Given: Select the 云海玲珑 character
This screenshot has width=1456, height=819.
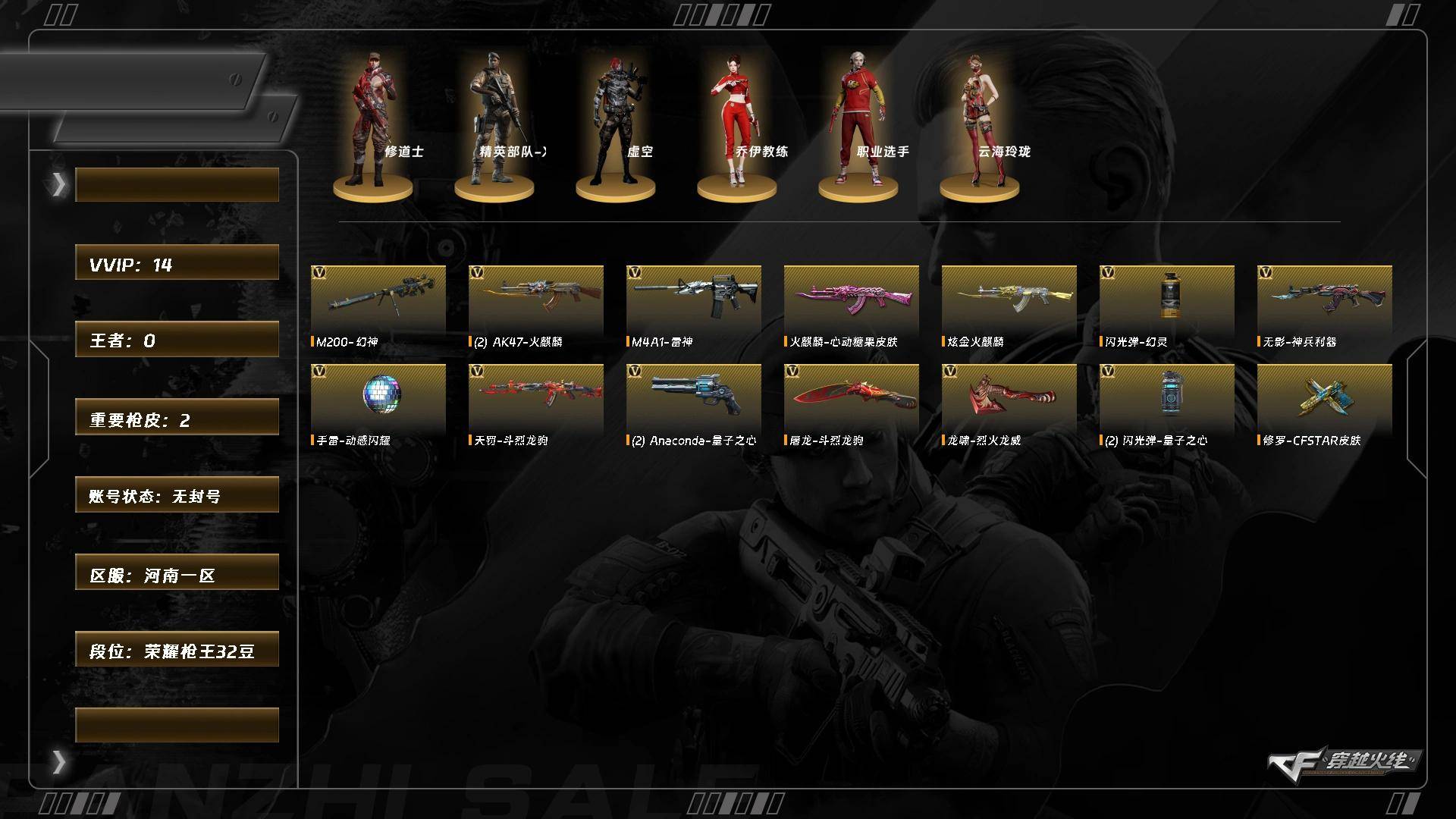Looking at the screenshot, I should point(980,121).
